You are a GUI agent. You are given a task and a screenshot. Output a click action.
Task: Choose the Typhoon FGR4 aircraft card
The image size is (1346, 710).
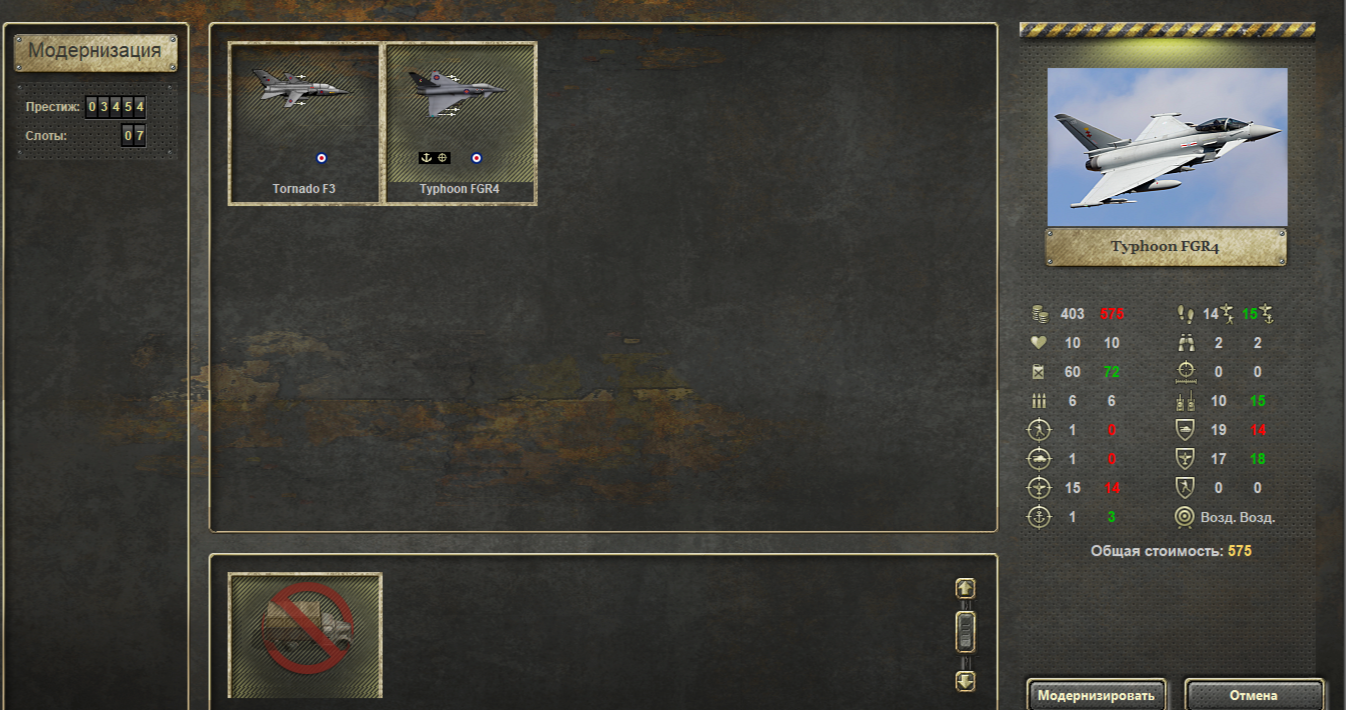click(x=461, y=123)
